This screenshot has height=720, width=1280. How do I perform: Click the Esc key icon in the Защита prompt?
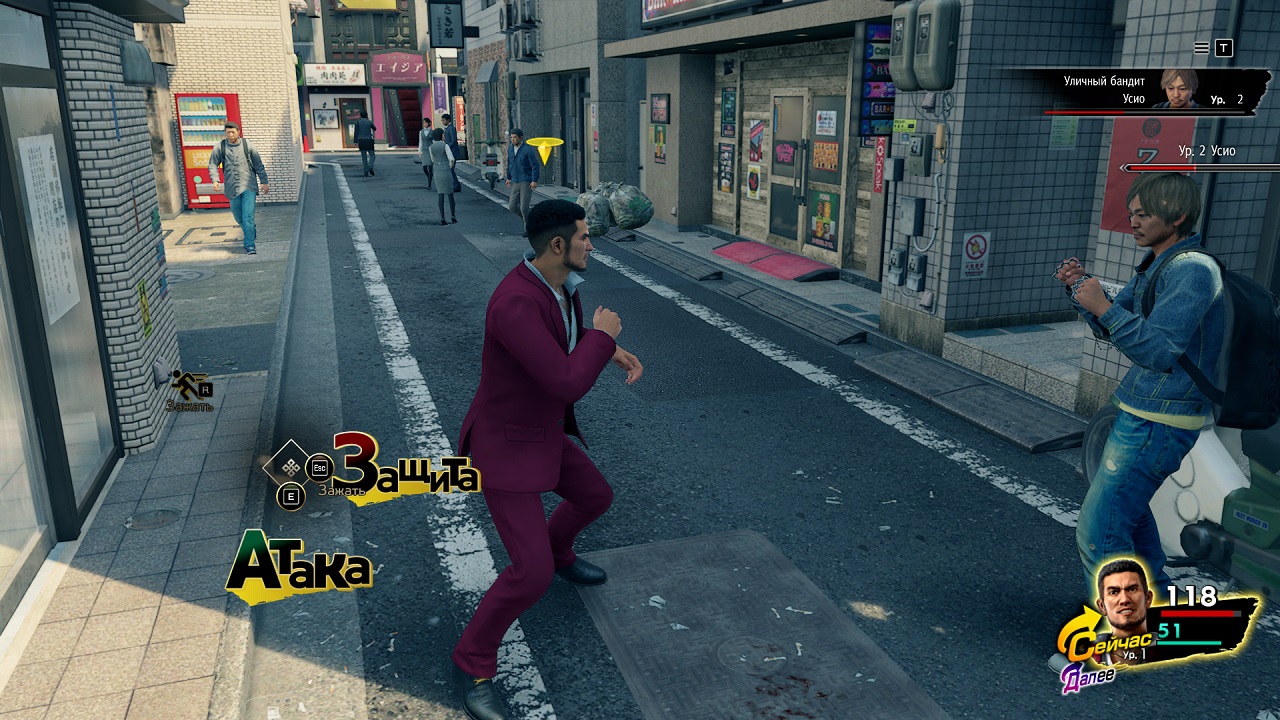coord(320,467)
